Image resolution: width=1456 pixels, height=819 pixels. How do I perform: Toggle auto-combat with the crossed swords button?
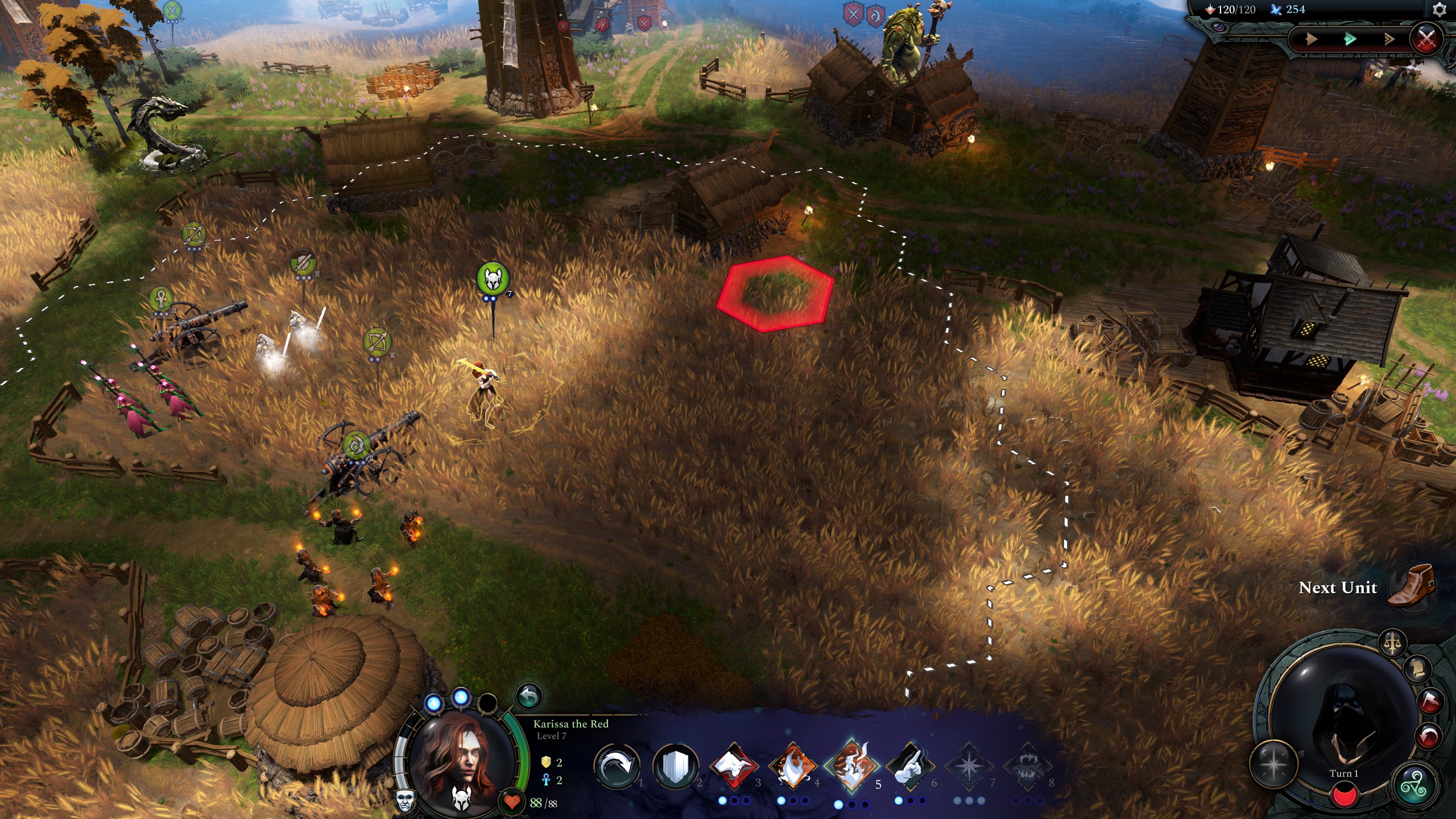1432,39
